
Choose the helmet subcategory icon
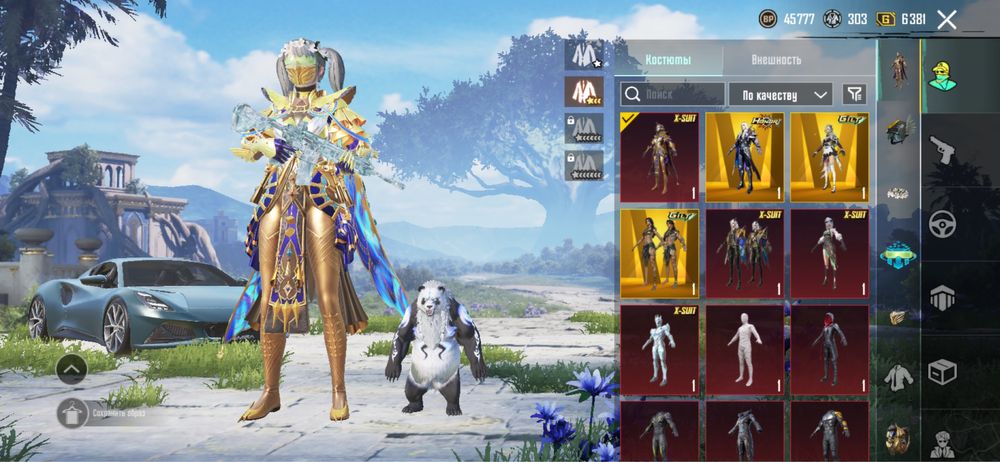(899, 130)
